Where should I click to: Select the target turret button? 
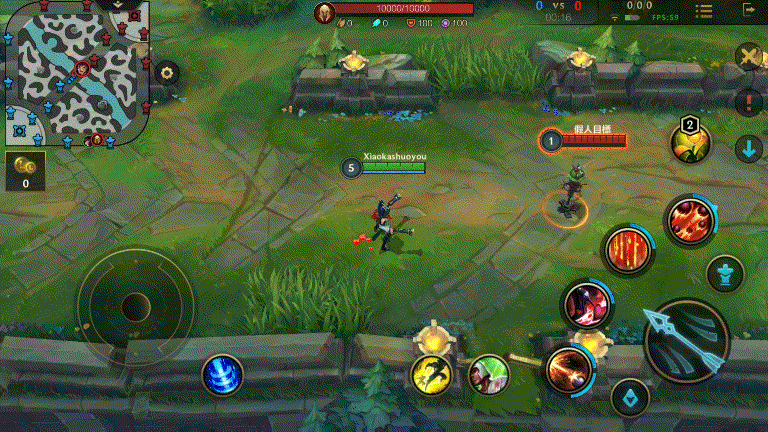point(725,273)
